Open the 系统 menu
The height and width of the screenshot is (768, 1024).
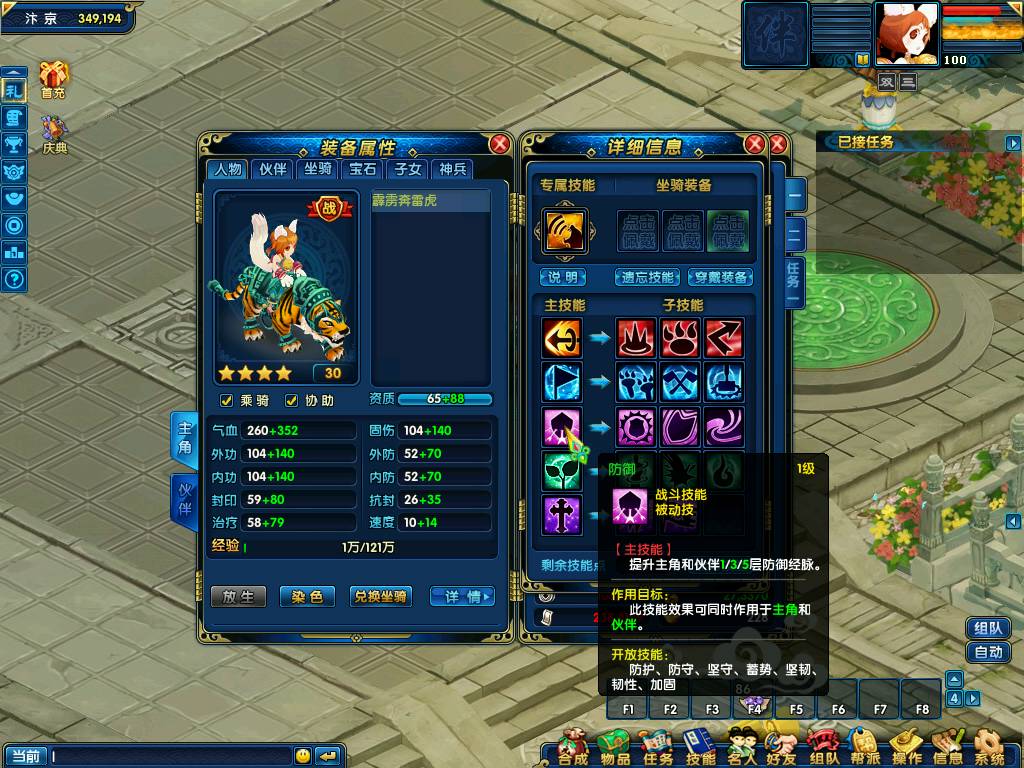[990, 746]
